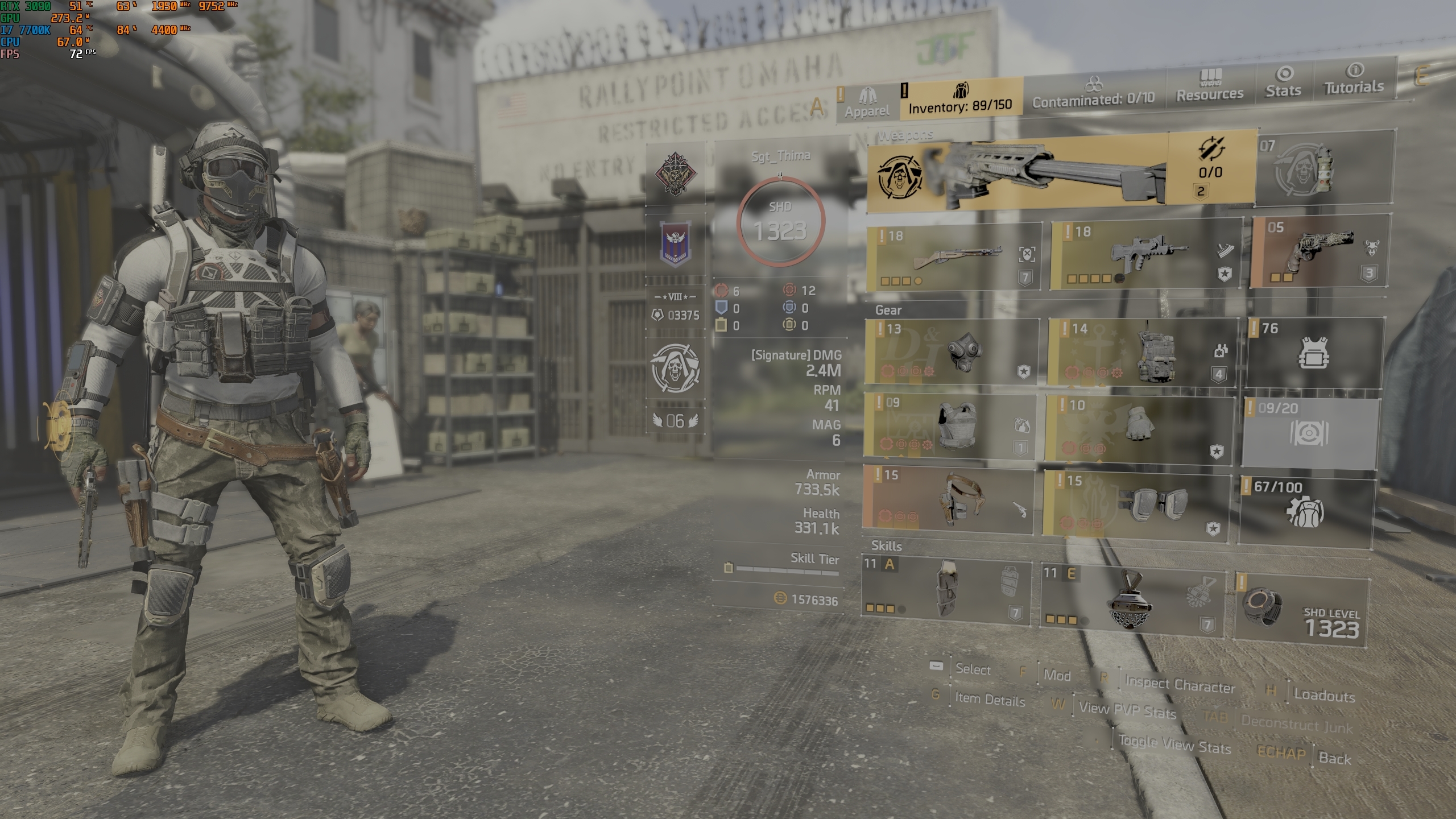
Task: Select the skill slot marked A
Action: (946, 590)
